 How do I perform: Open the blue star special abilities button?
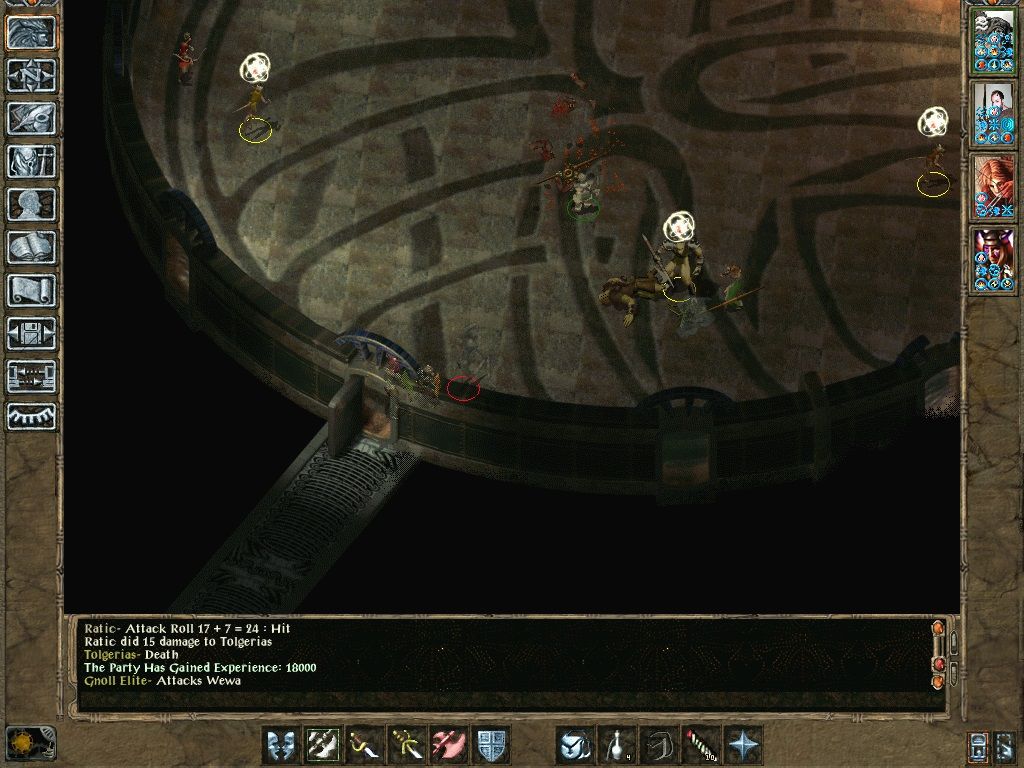[x=743, y=745]
